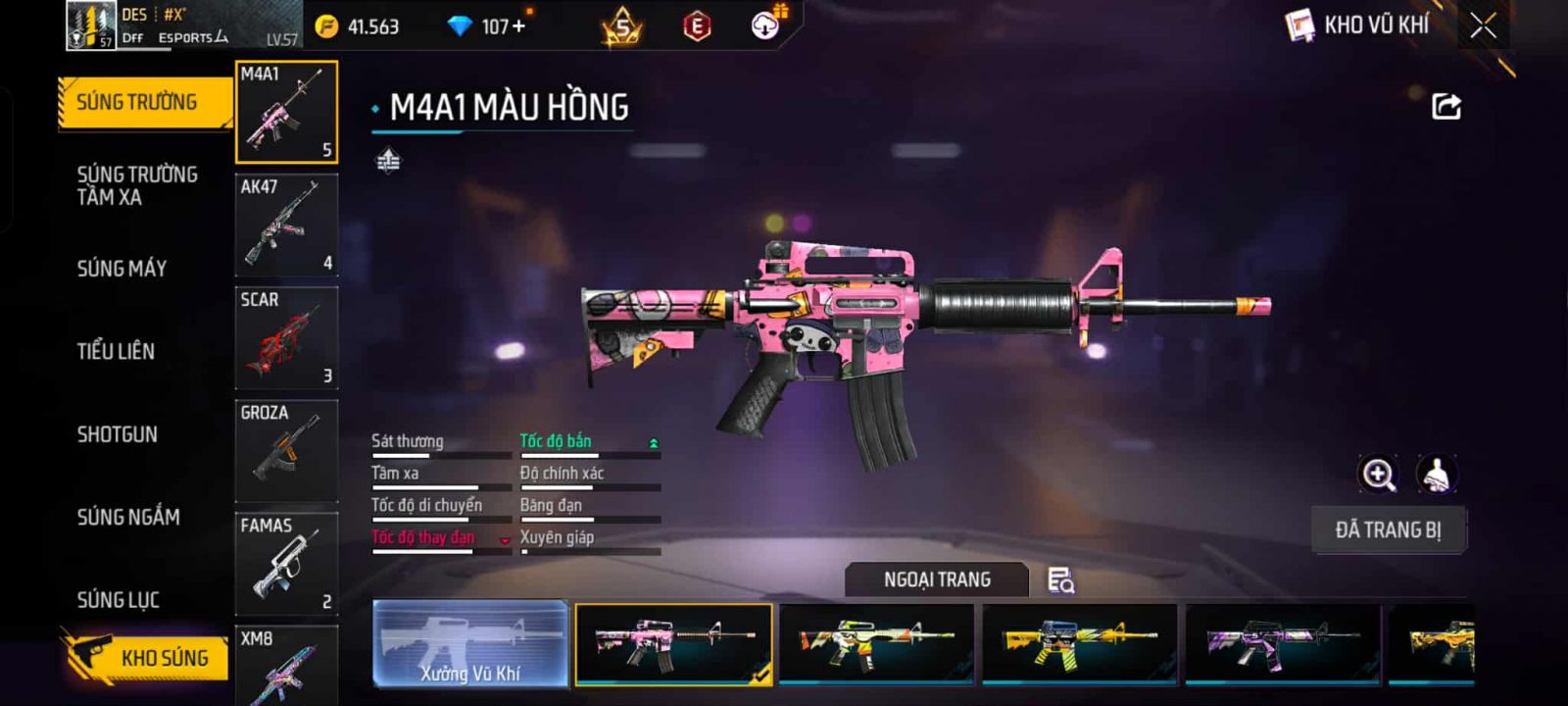The image size is (1568, 706).
Task: Choose the XM8 weapon tile
Action: click(286, 666)
